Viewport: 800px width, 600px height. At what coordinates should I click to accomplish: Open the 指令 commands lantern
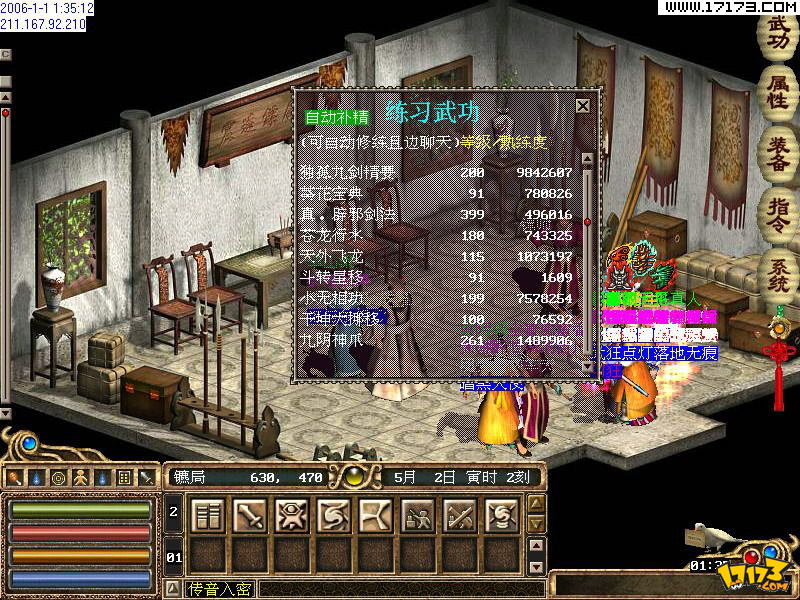click(x=778, y=211)
